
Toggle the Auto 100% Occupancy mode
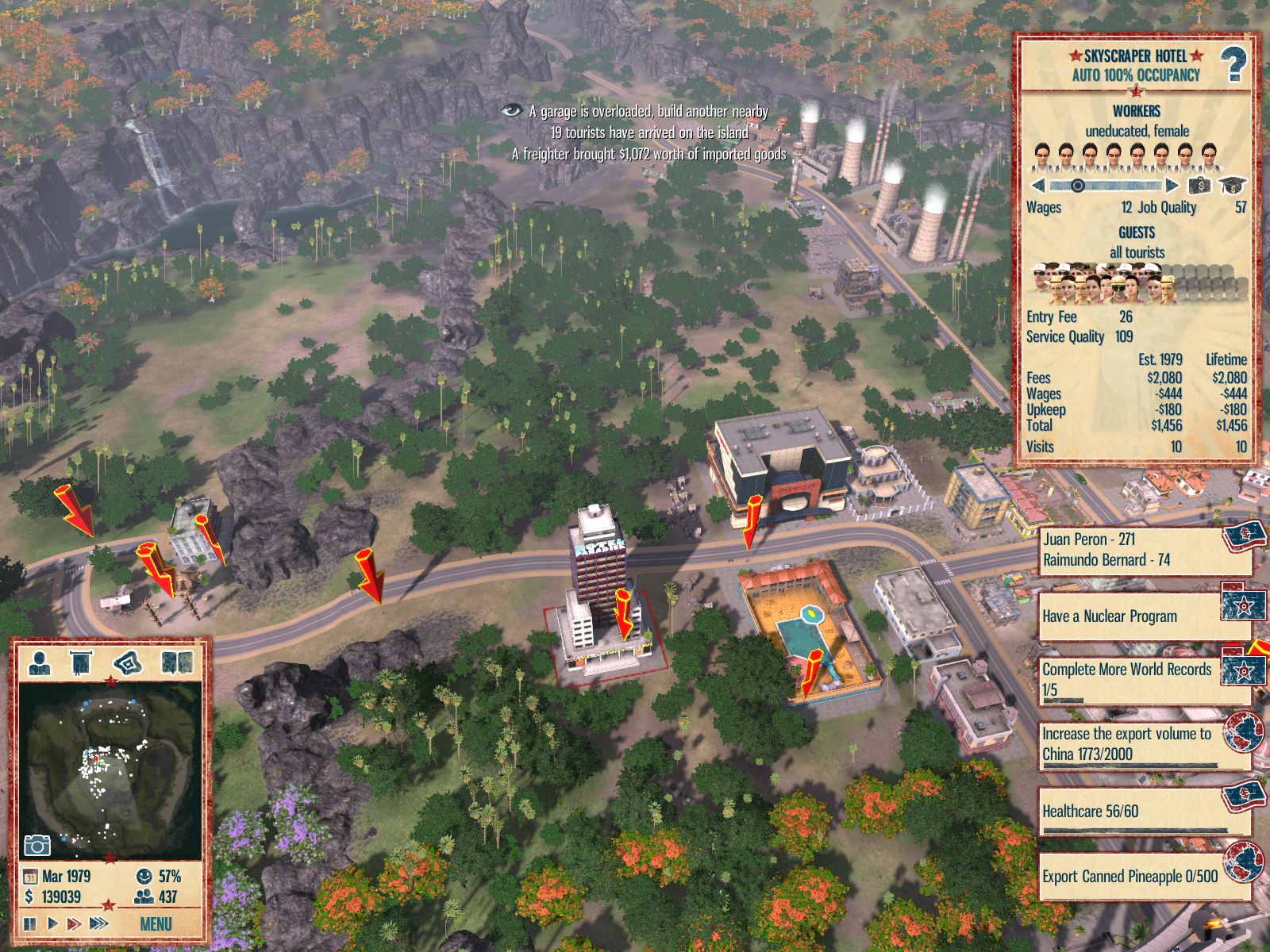1136,75
